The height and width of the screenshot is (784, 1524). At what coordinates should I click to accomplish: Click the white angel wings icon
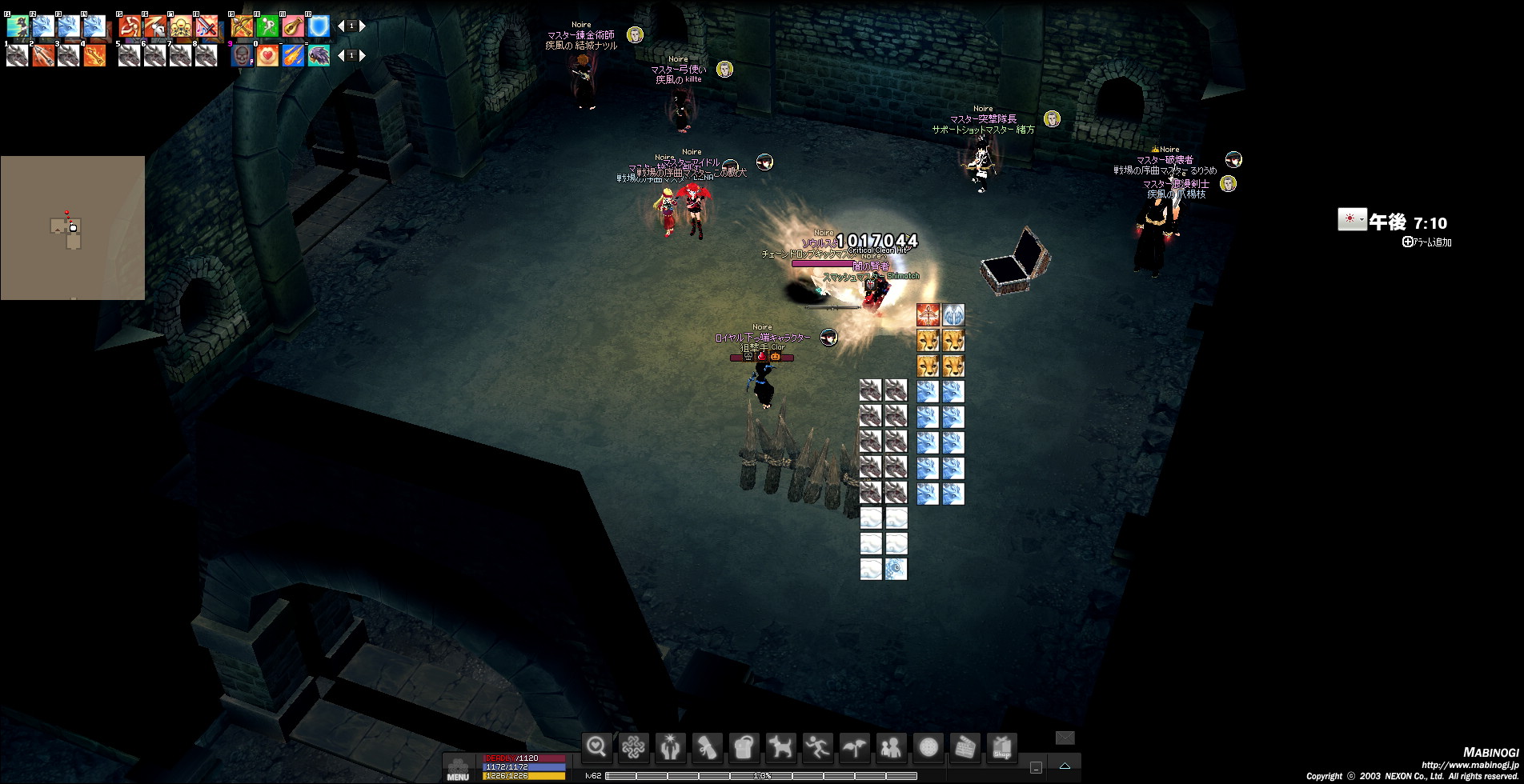click(953, 314)
